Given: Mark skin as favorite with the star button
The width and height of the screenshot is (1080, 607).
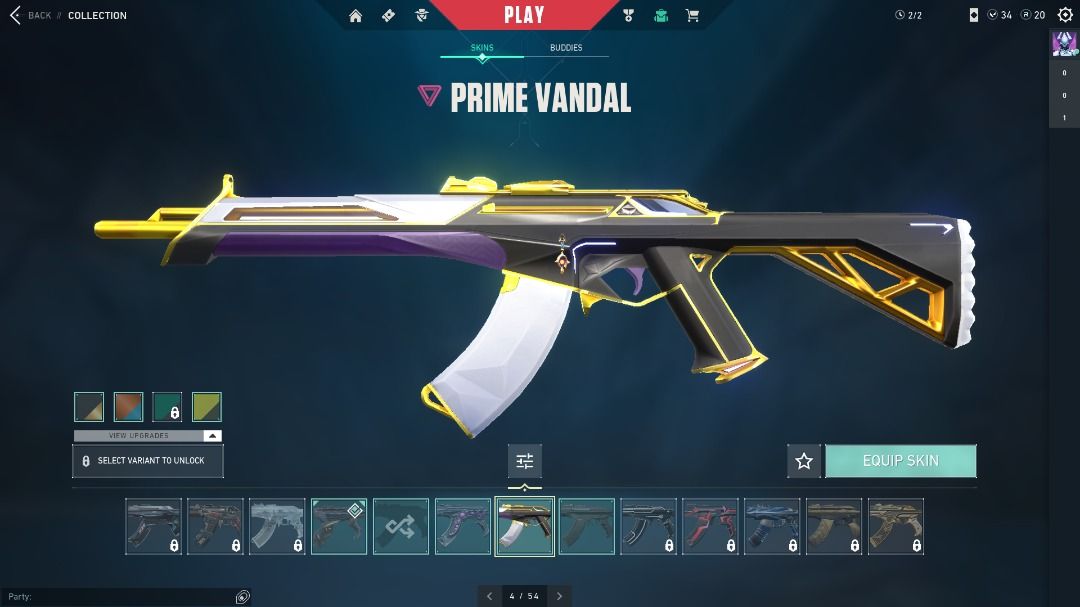Looking at the screenshot, I should [804, 461].
